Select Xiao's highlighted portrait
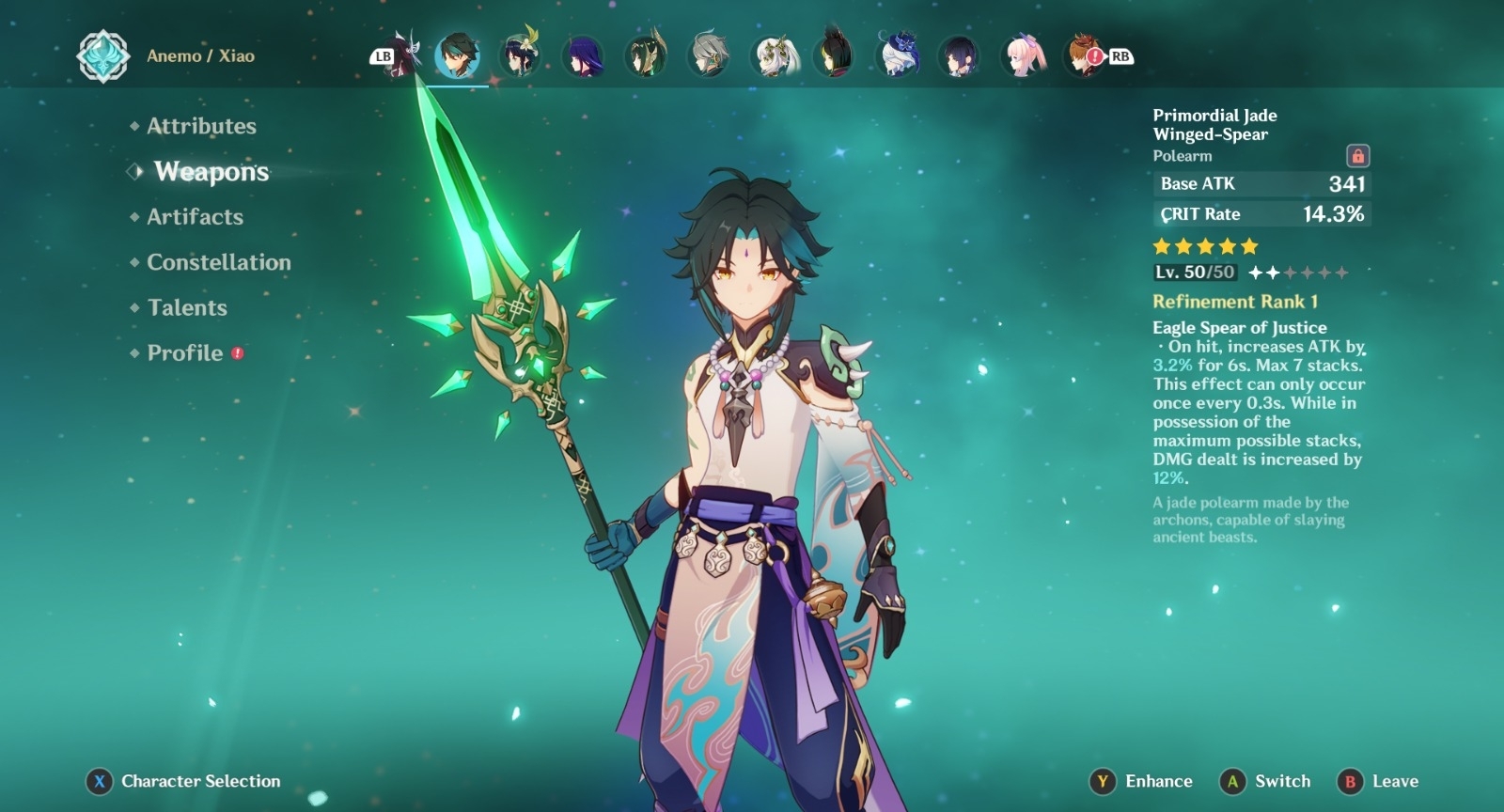 point(458,56)
